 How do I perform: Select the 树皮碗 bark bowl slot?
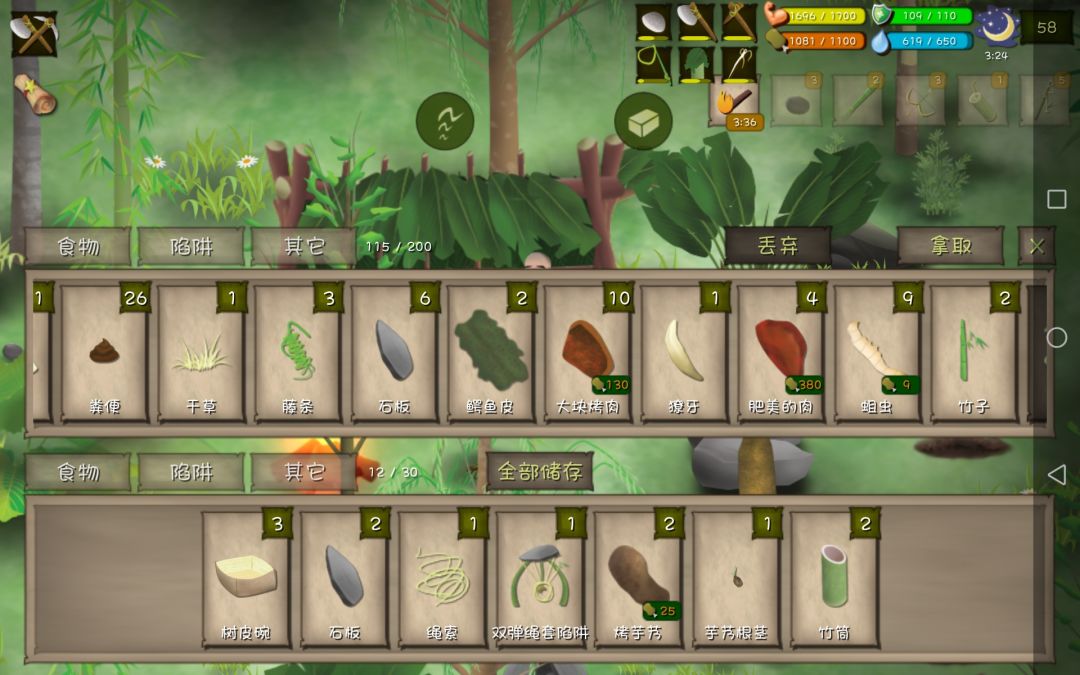tap(246, 579)
